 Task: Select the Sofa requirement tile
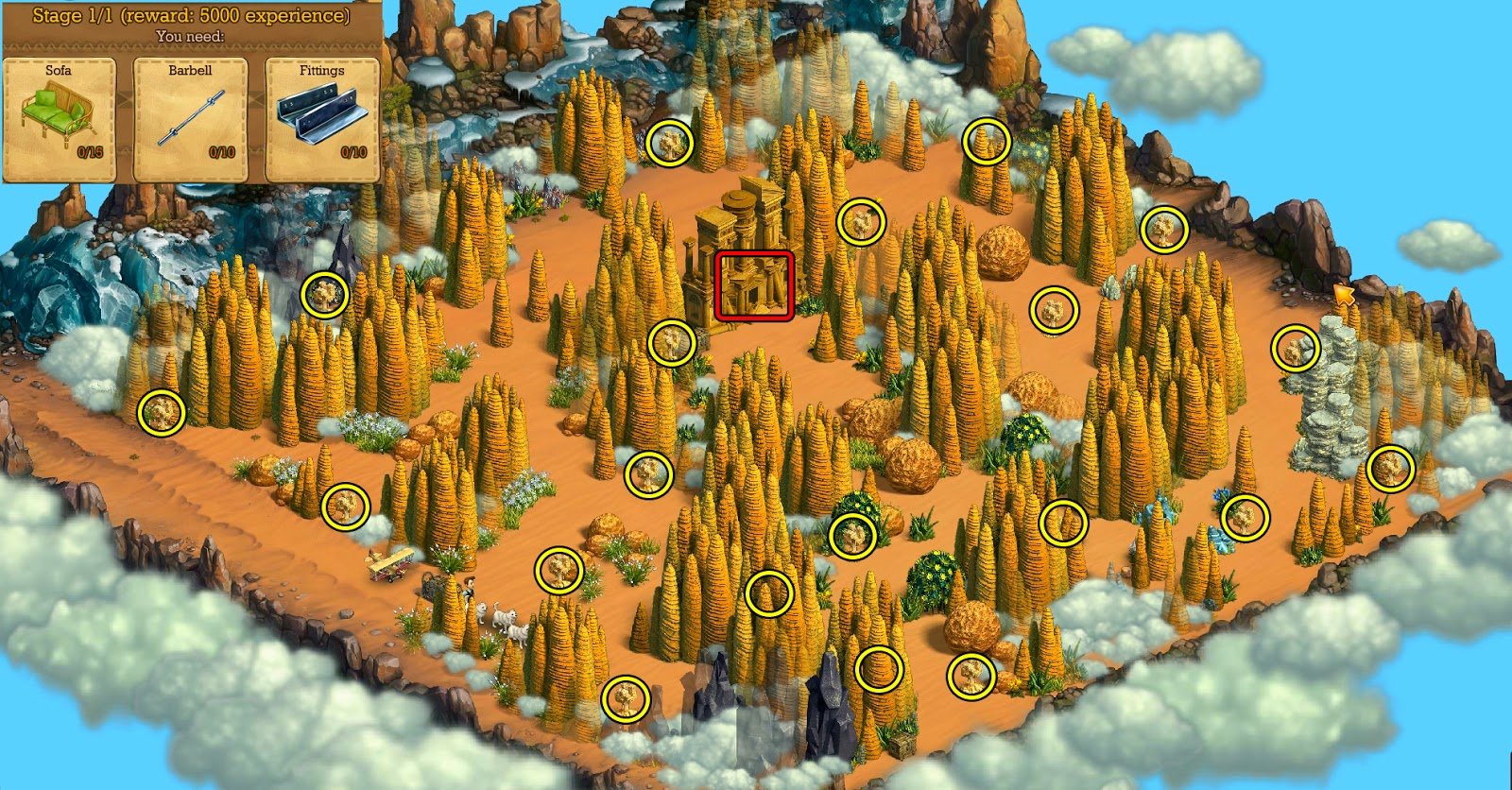click(x=60, y=119)
